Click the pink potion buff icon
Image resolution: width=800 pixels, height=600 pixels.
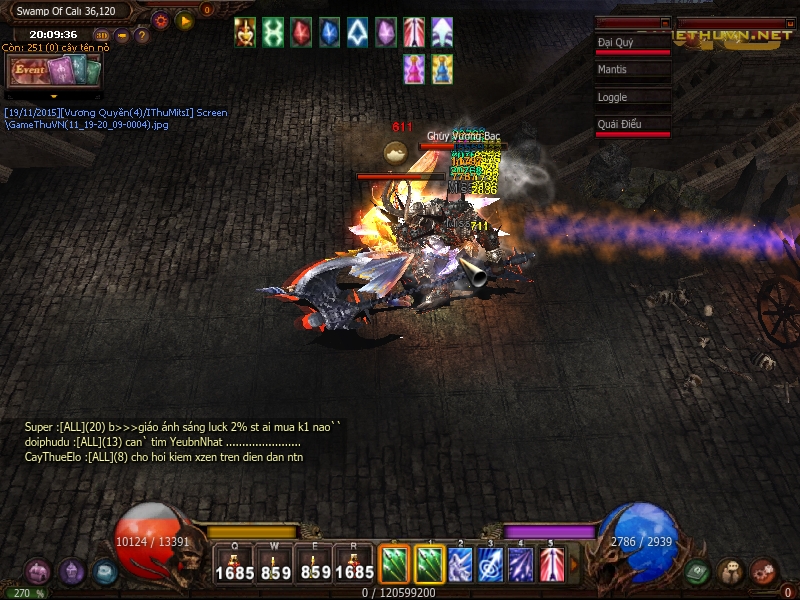click(x=413, y=68)
